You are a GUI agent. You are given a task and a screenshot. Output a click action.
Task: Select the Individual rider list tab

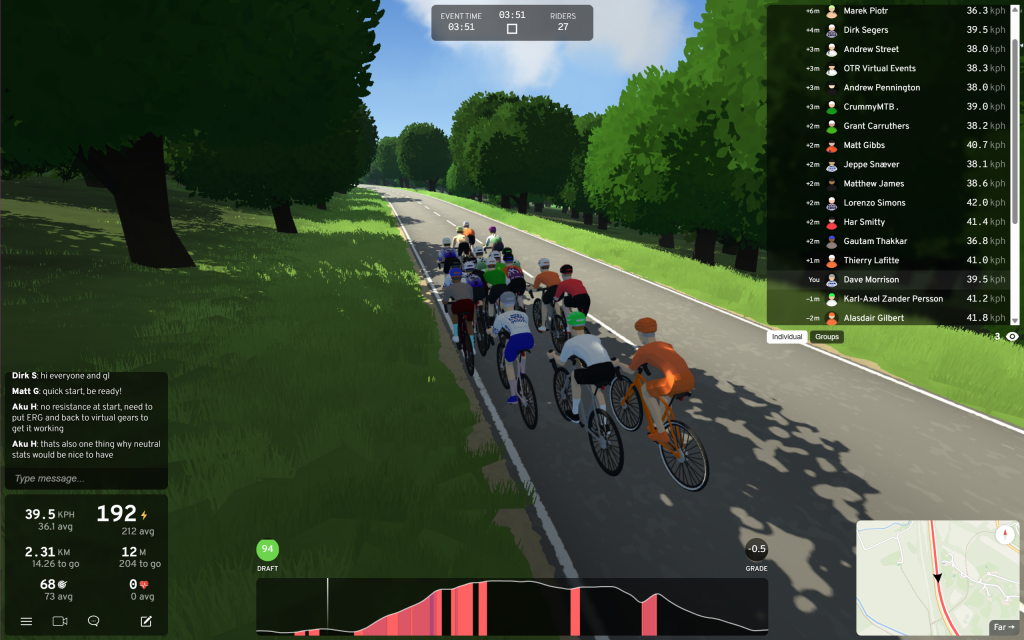click(x=787, y=337)
